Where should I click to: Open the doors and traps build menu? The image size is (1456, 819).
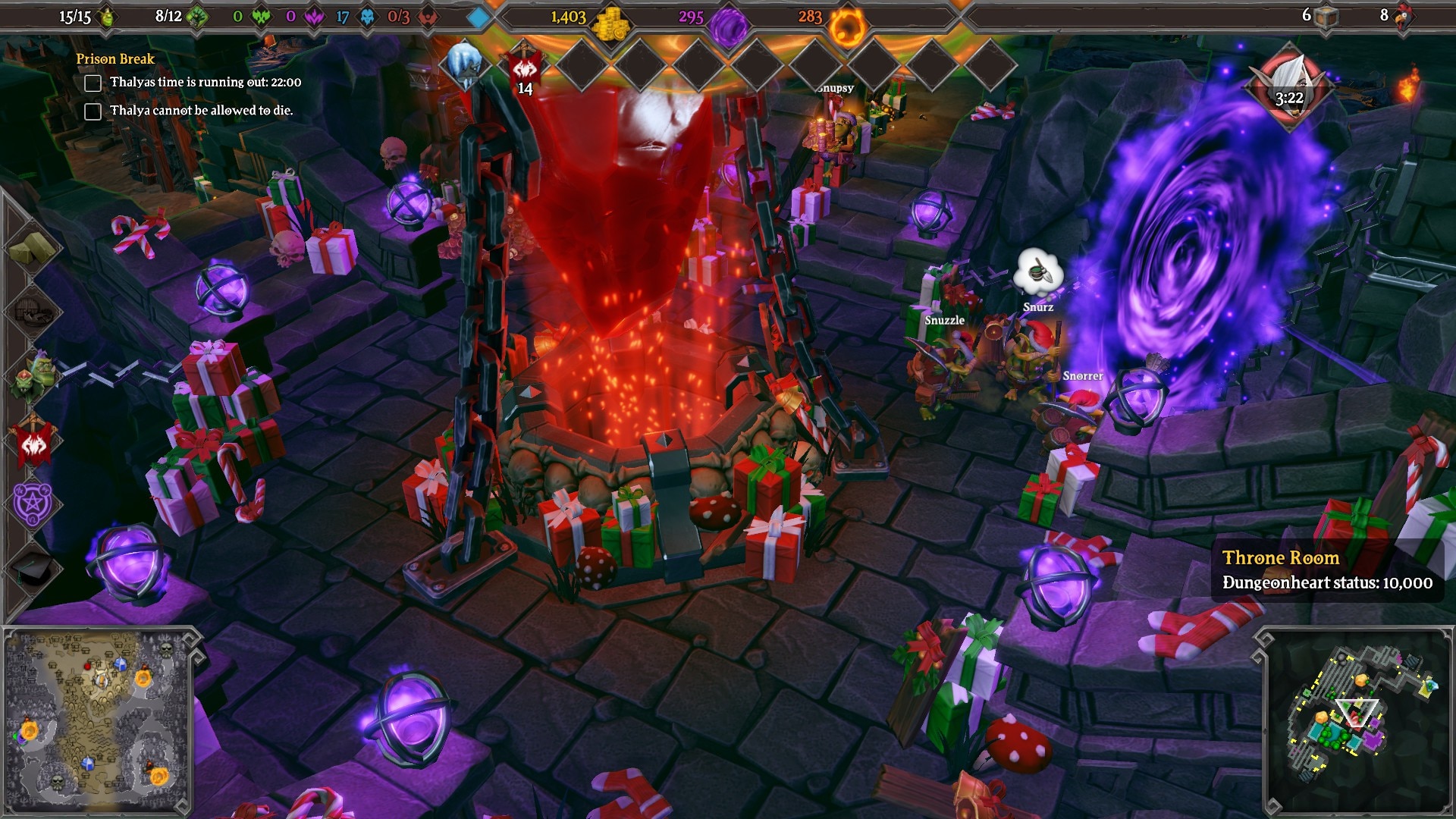click(x=33, y=311)
